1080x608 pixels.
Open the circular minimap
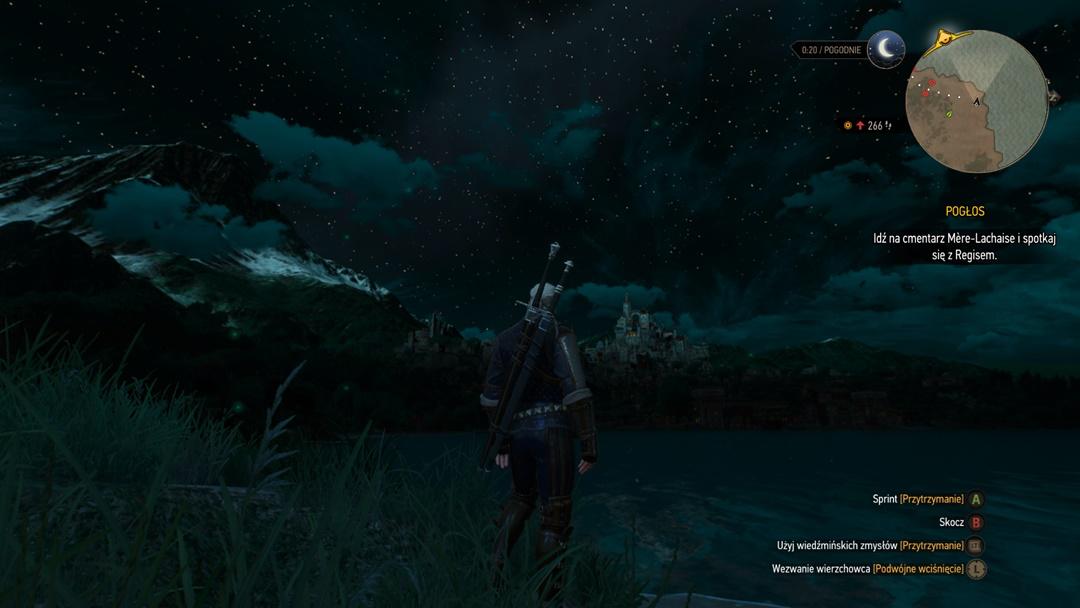point(976,101)
